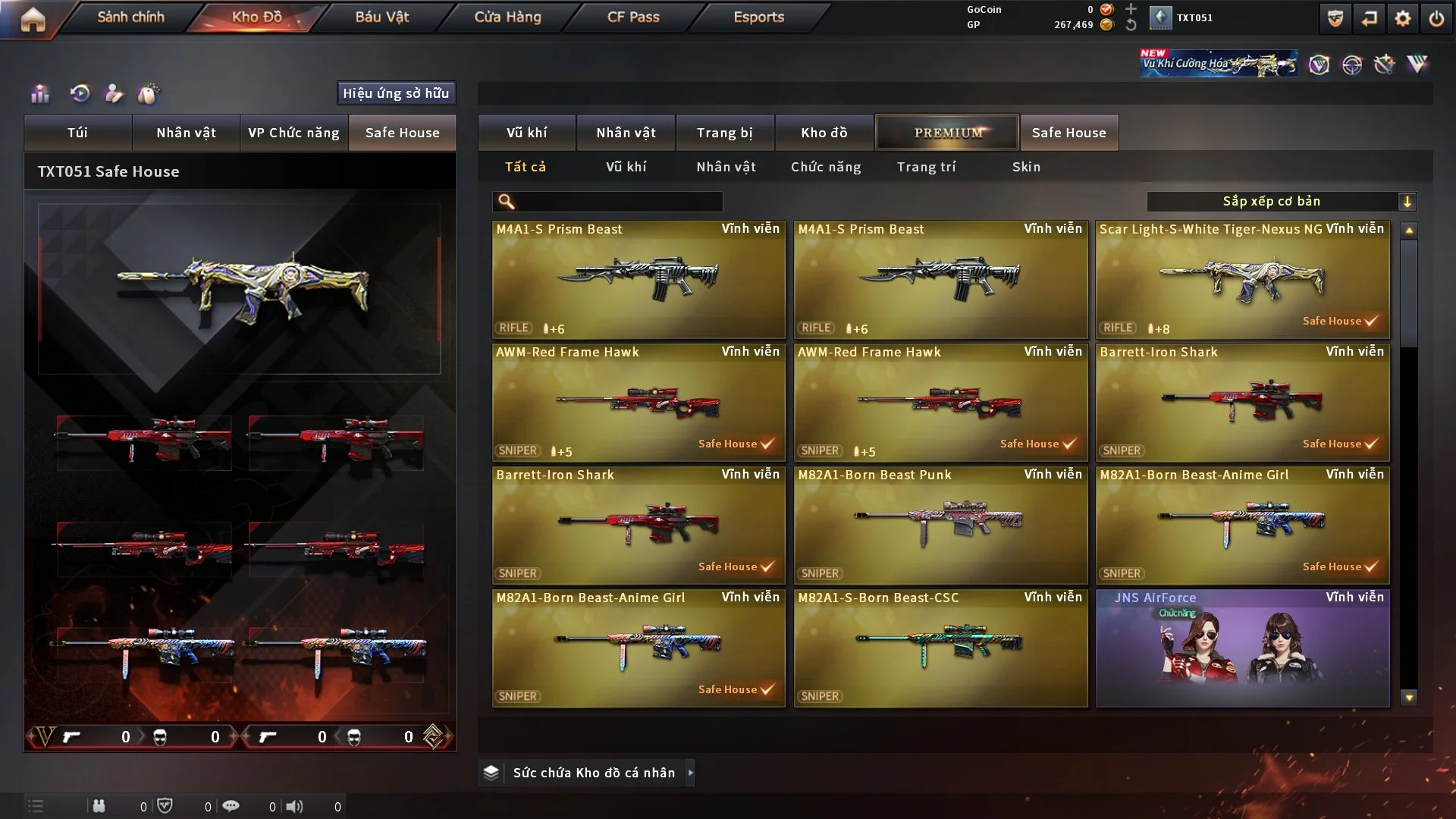Select the JNS AirForce character card
This screenshot has width=1456, height=819.
click(1242, 648)
